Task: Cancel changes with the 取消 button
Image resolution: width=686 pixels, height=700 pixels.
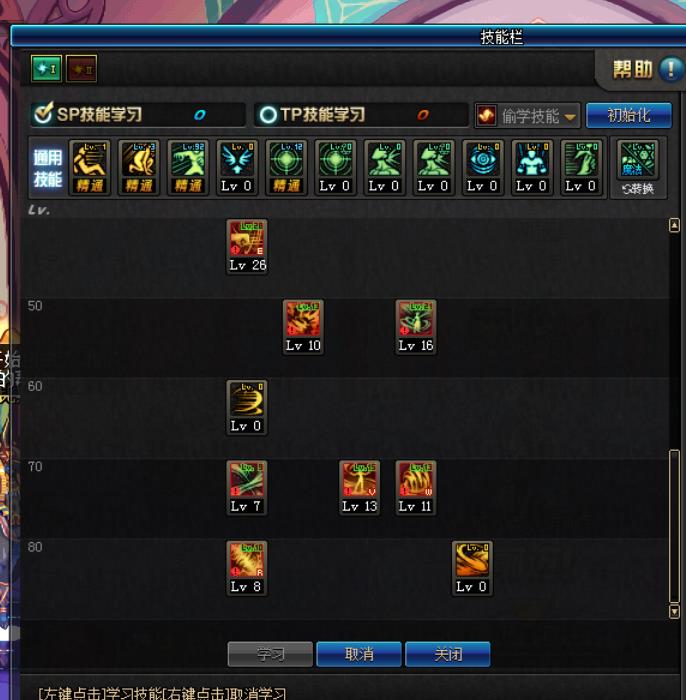Action: (359, 654)
